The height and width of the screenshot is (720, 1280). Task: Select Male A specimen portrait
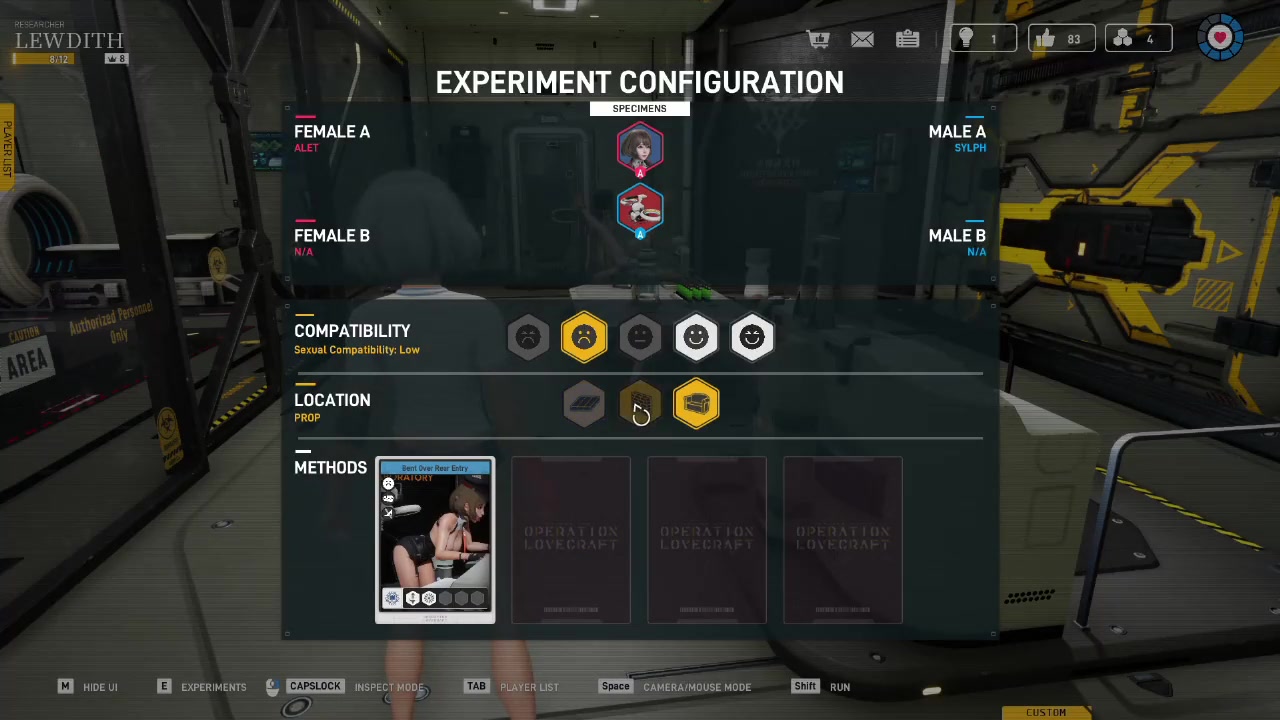pos(640,210)
